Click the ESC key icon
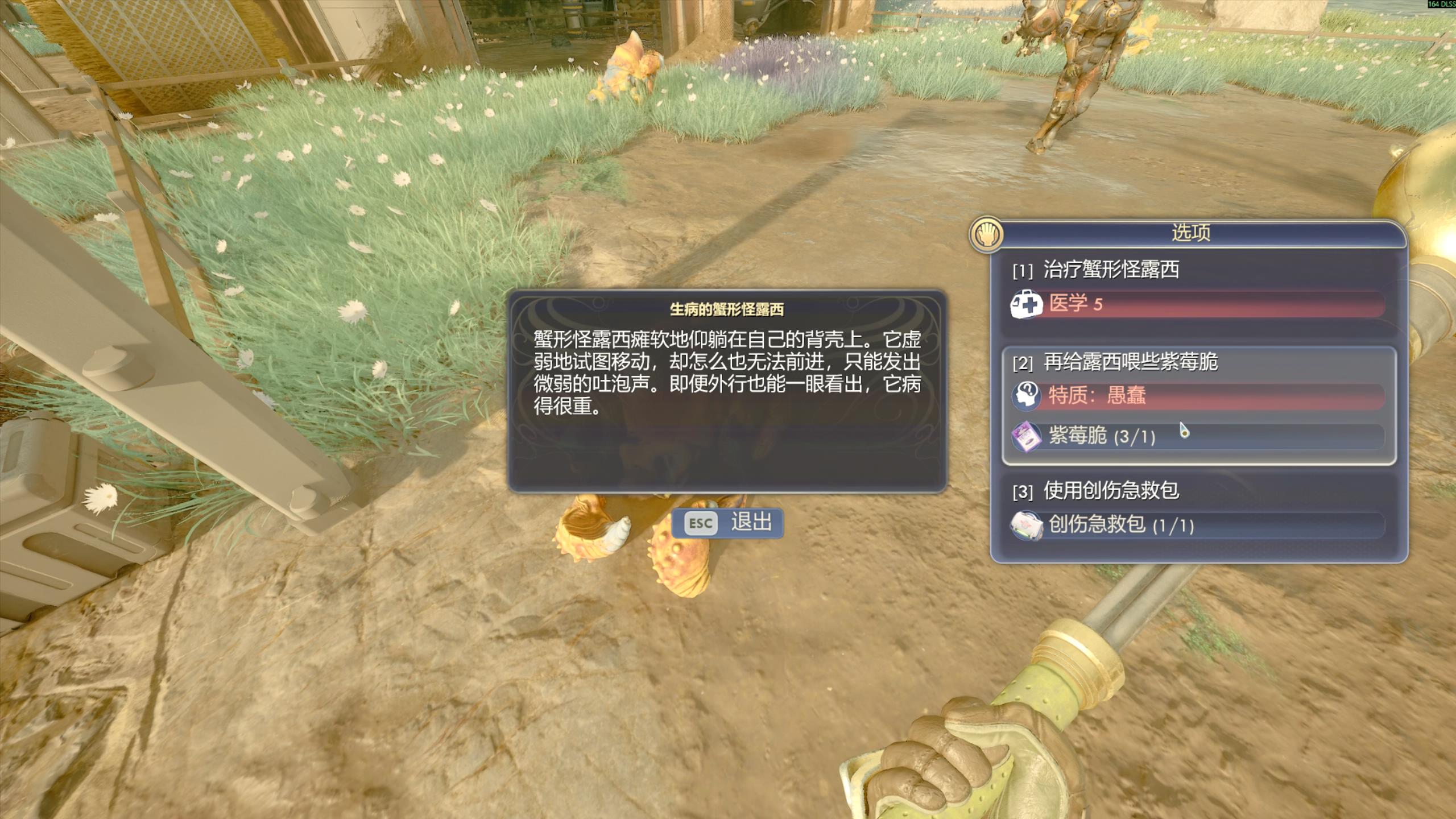This screenshot has height=819, width=1456. [700, 524]
